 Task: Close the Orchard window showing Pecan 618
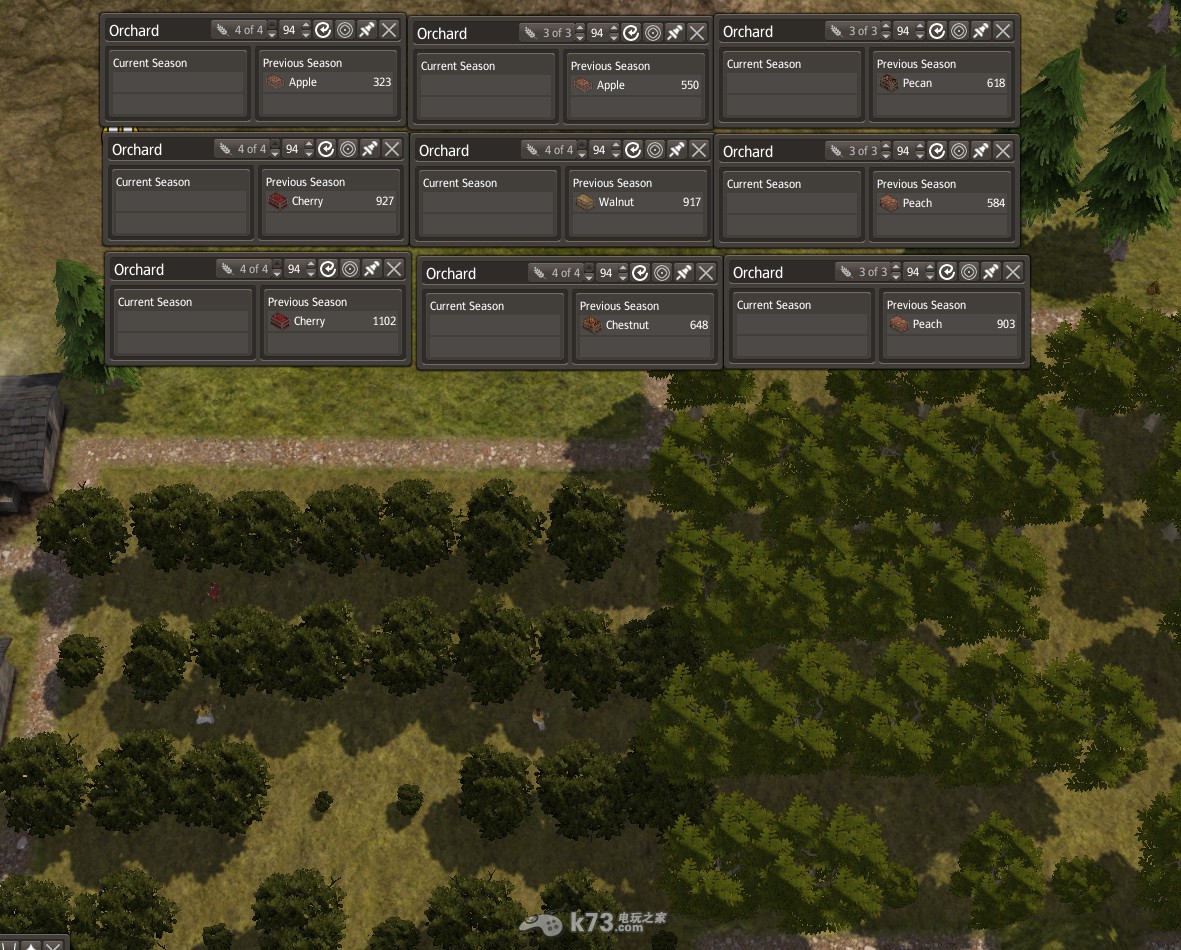(x=1003, y=31)
